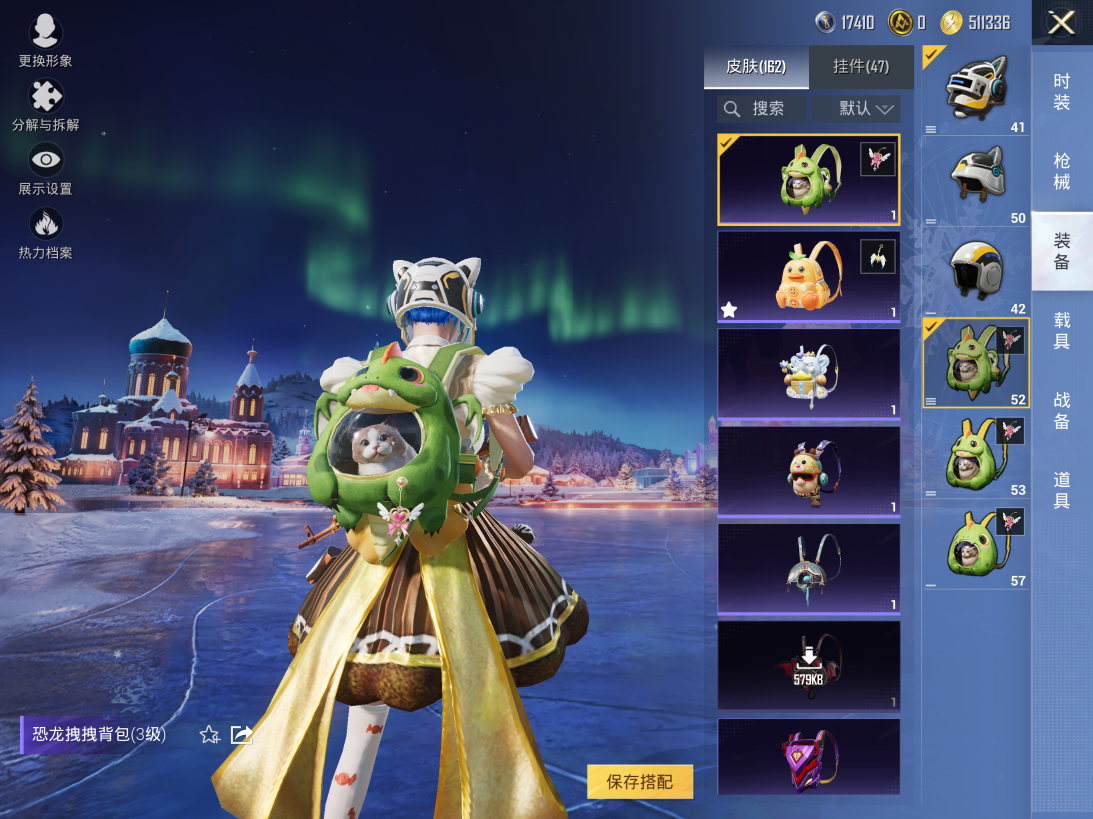This screenshot has height=819, width=1093.
Task: Switch to the 挂件(47) pendants tab
Action: [861, 67]
